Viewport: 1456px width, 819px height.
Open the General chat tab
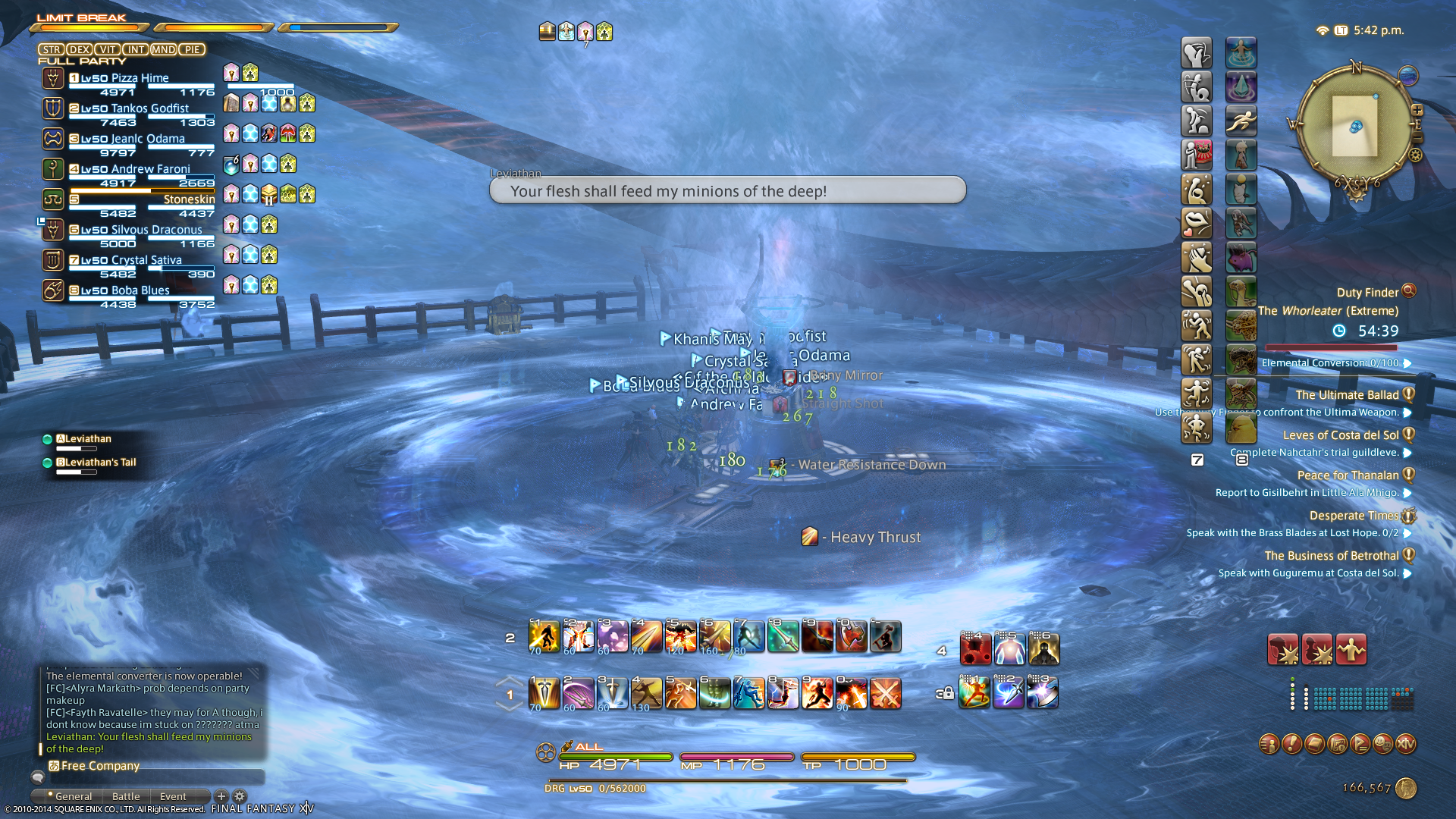pos(73,796)
